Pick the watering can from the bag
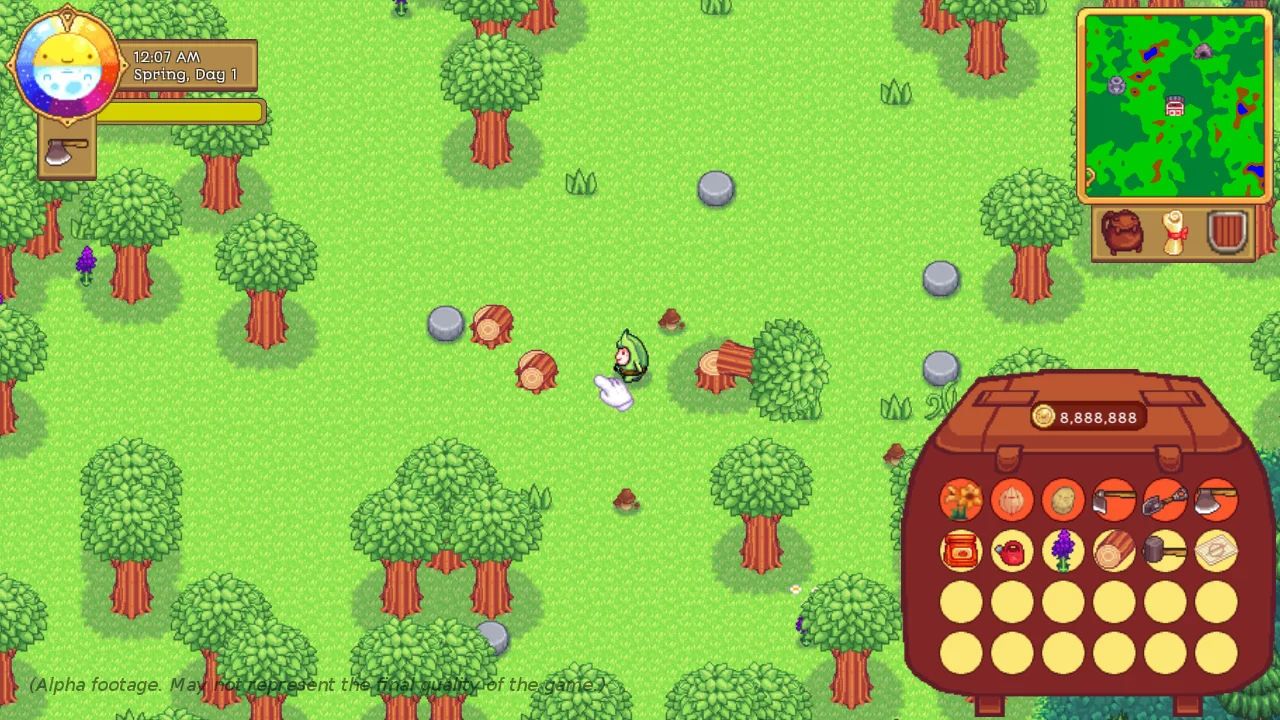The width and height of the screenshot is (1280, 720). click(x=1011, y=553)
